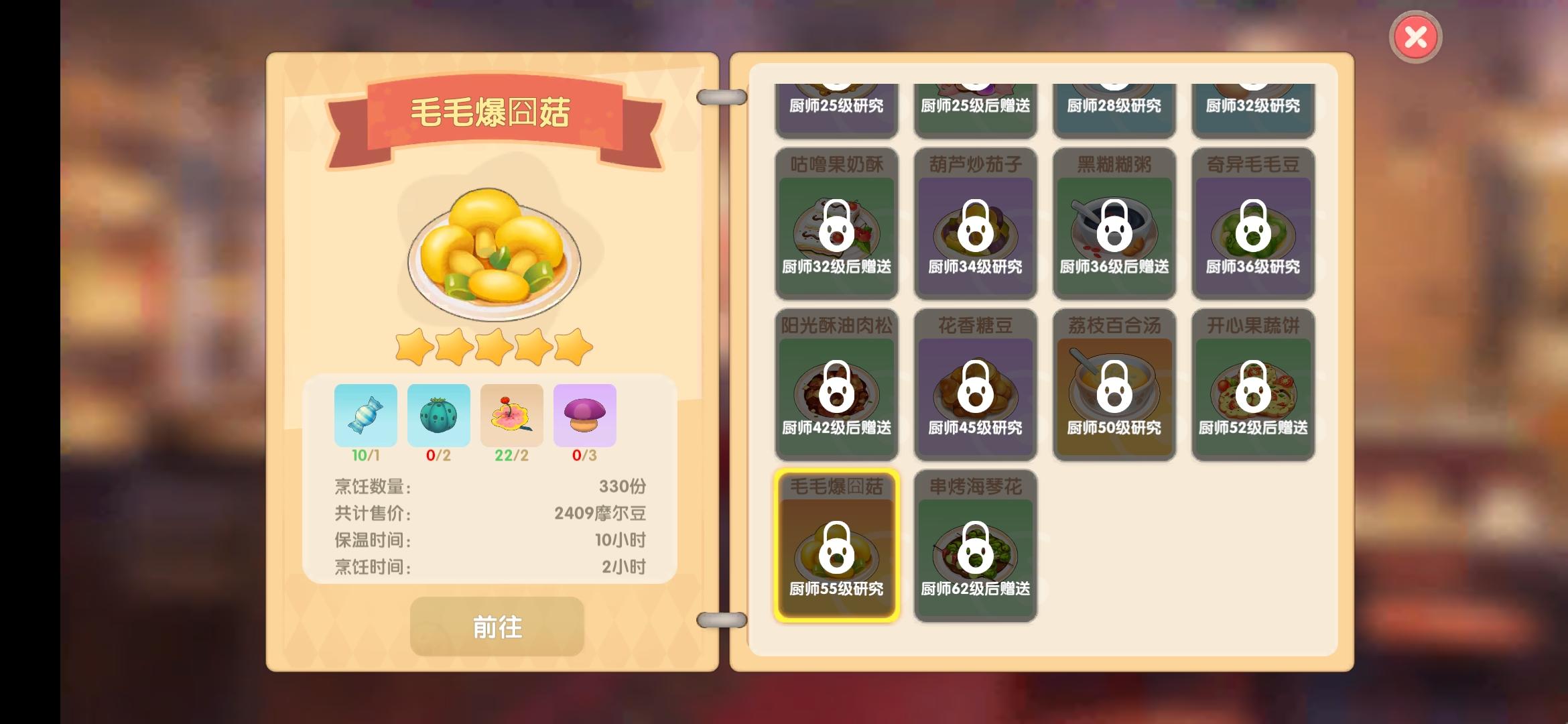Viewport: 1568px width, 724px height.
Task: Click the pink flower ingredient icon
Action: point(512,416)
